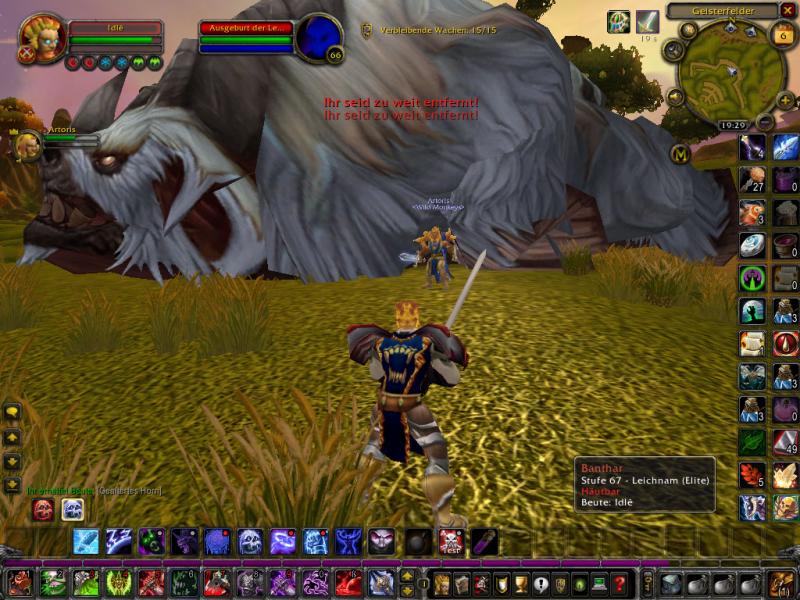Click the yellow M button near minimap
The height and width of the screenshot is (600, 800).
(681, 154)
